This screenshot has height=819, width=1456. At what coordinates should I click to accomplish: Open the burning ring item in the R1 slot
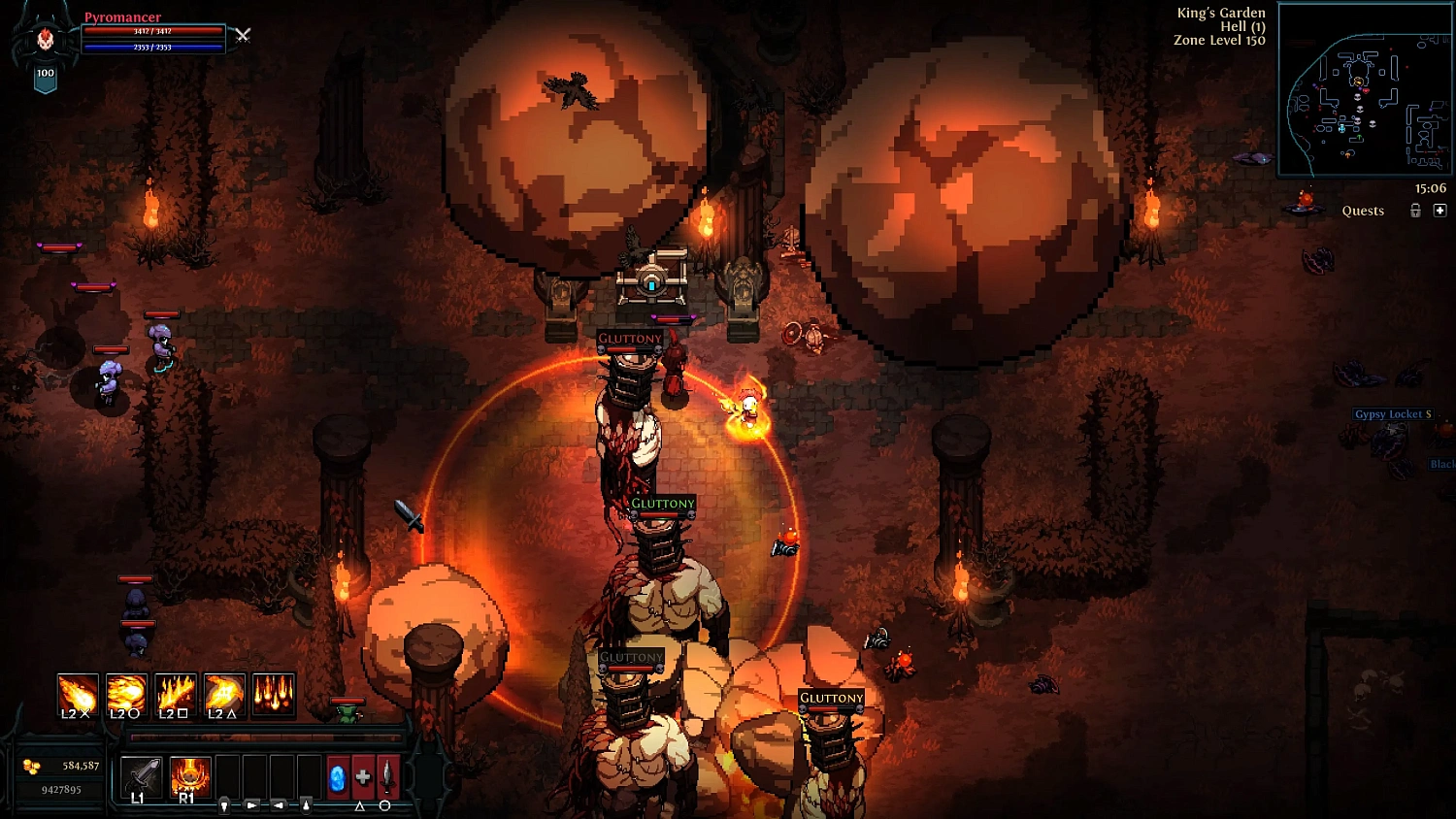tap(189, 776)
